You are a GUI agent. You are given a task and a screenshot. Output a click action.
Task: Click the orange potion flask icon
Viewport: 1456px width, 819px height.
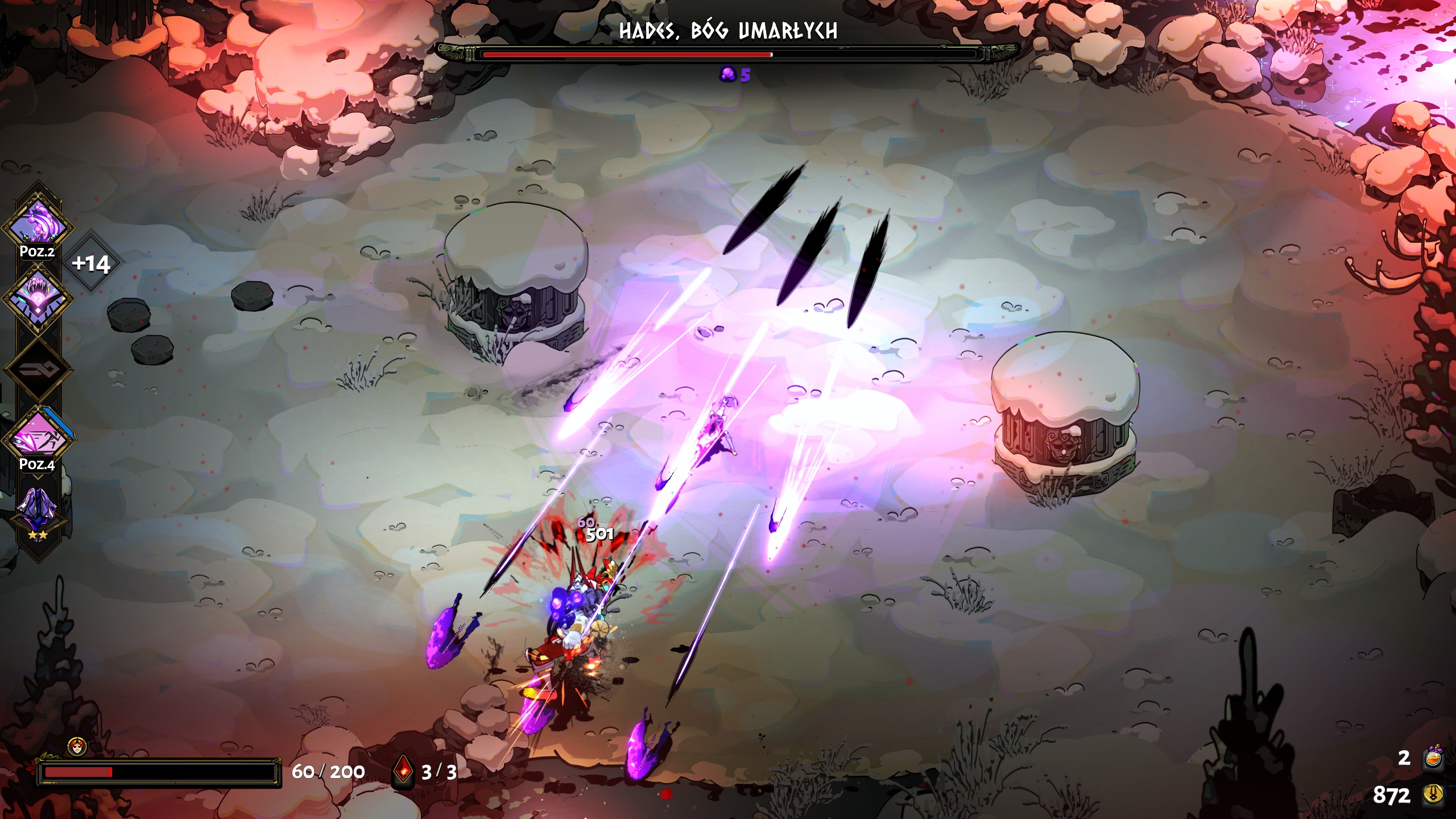pos(1433,758)
